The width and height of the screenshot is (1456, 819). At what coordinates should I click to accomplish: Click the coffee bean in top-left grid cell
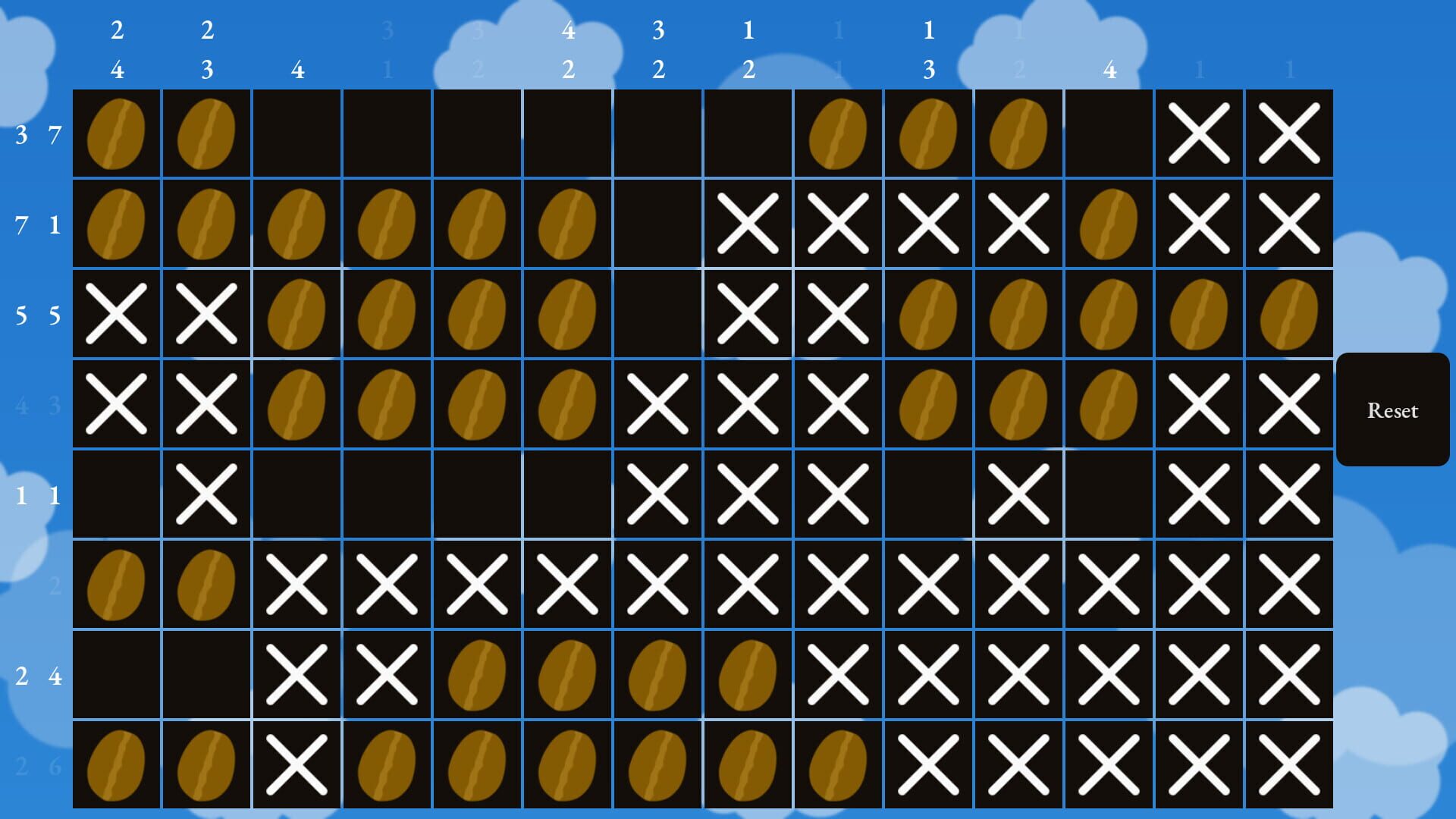click(x=117, y=133)
